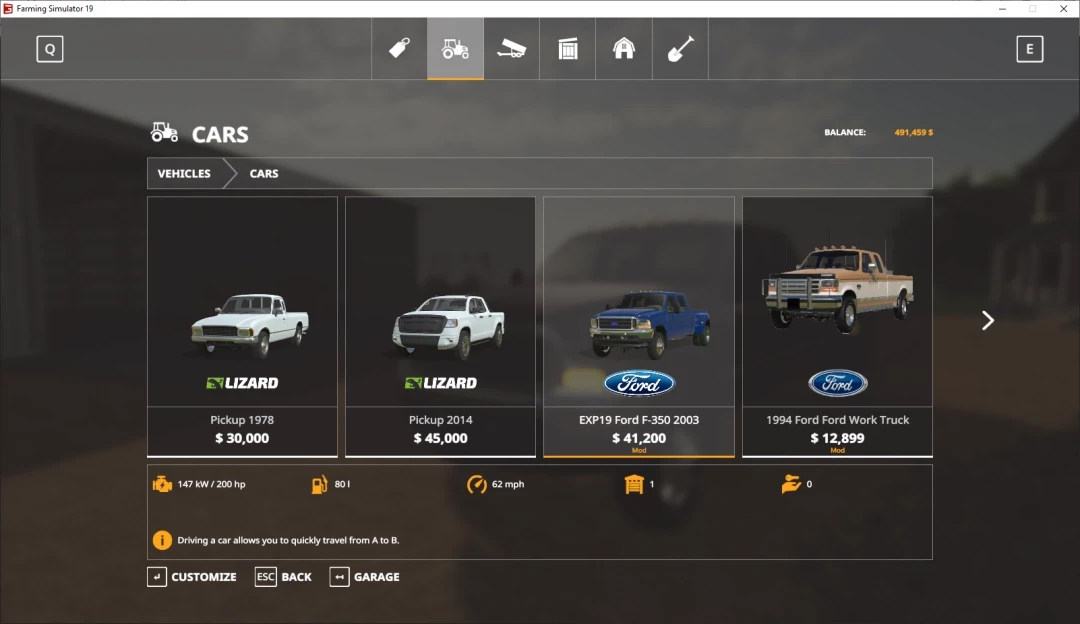Pick the 1994 Ford Work Truck card

(837, 326)
